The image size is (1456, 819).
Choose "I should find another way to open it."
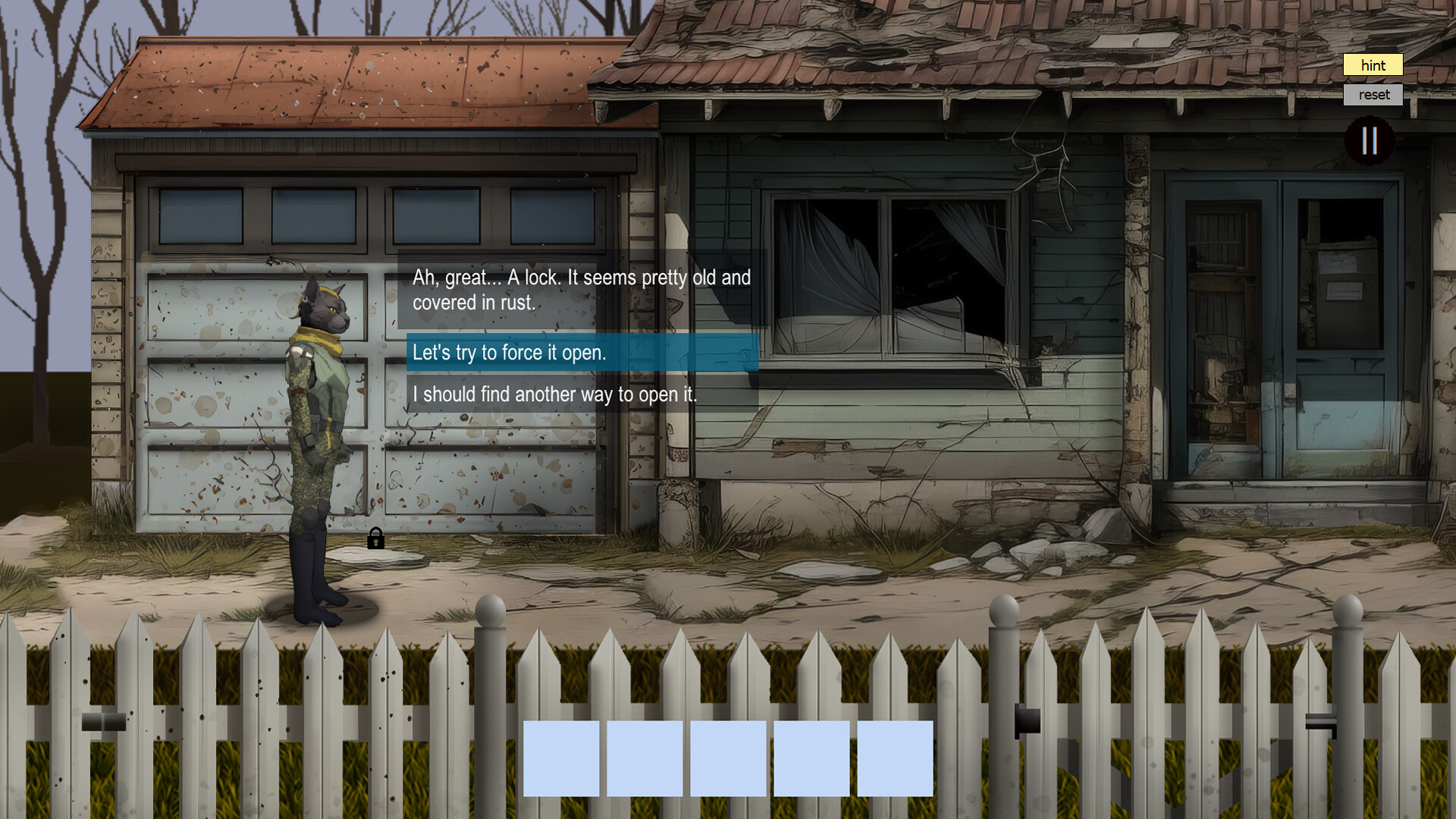tap(556, 394)
